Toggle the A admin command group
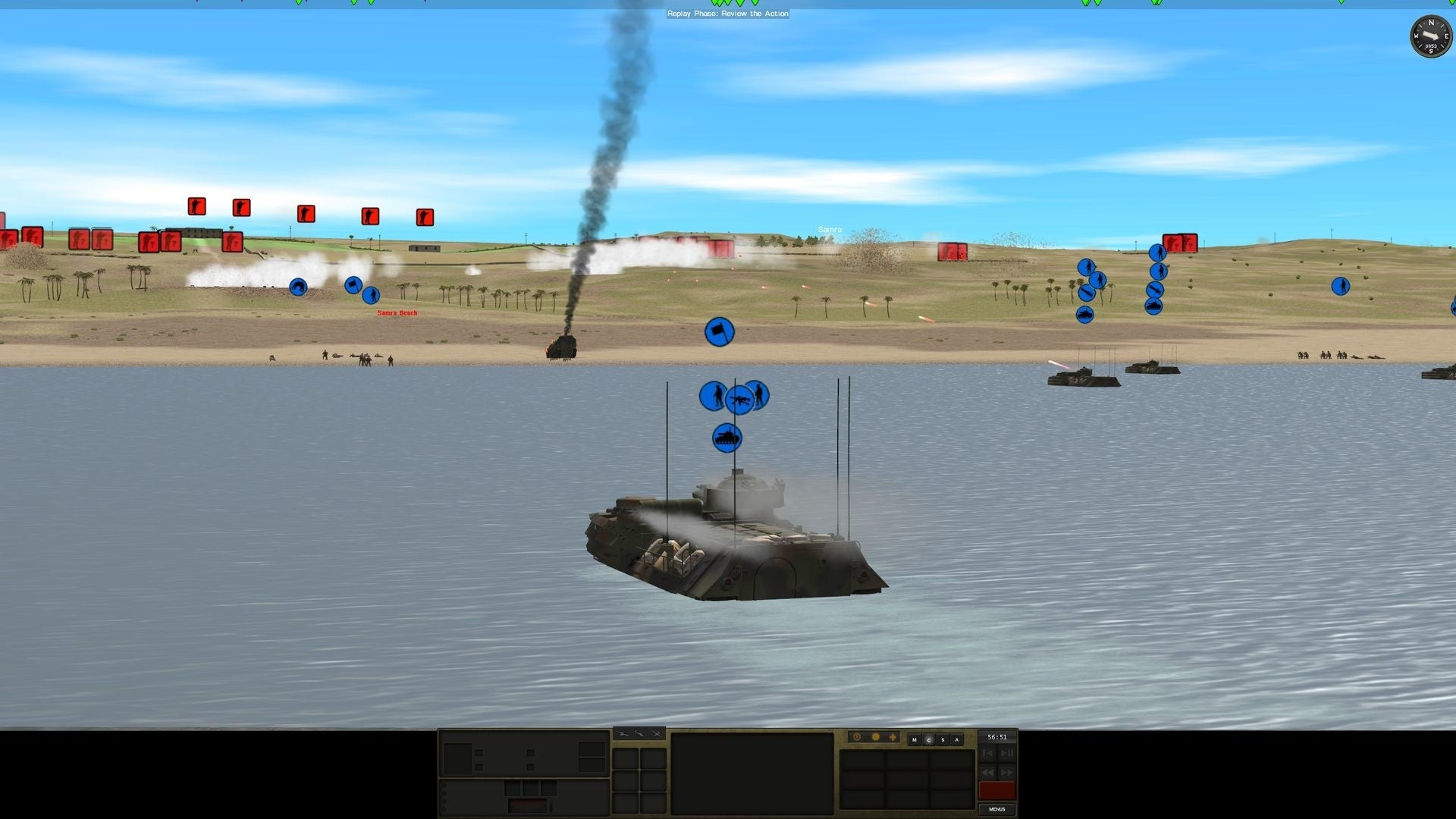1456x819 pixels. point(957,740)
